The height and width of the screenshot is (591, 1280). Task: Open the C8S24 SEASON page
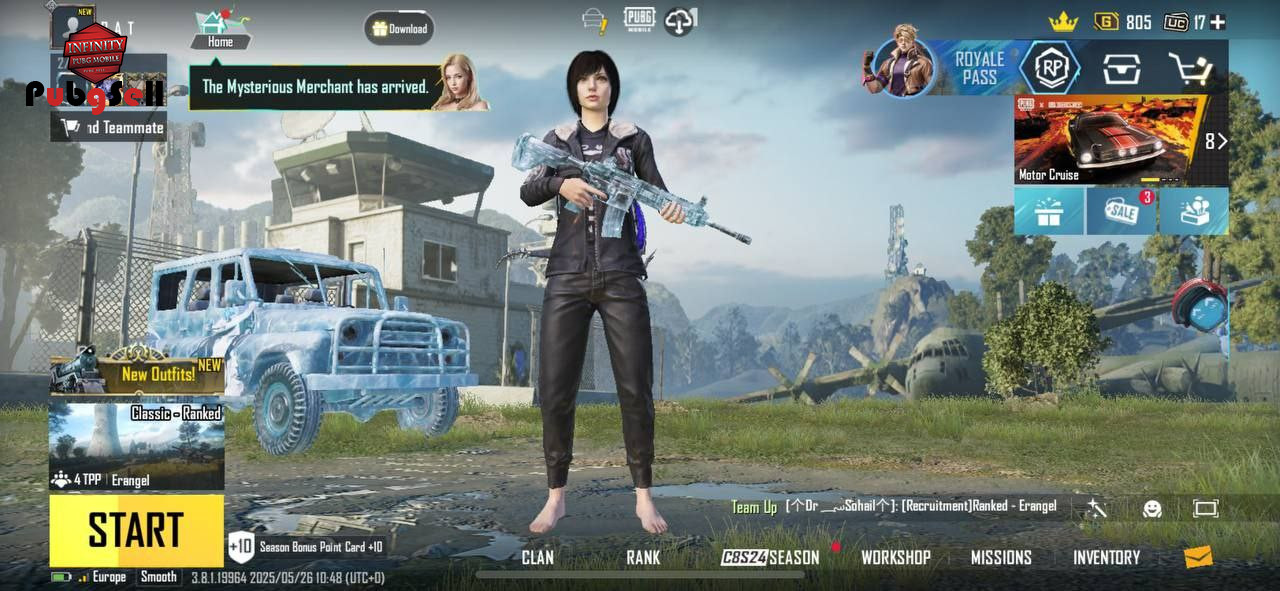coord(770,558)
